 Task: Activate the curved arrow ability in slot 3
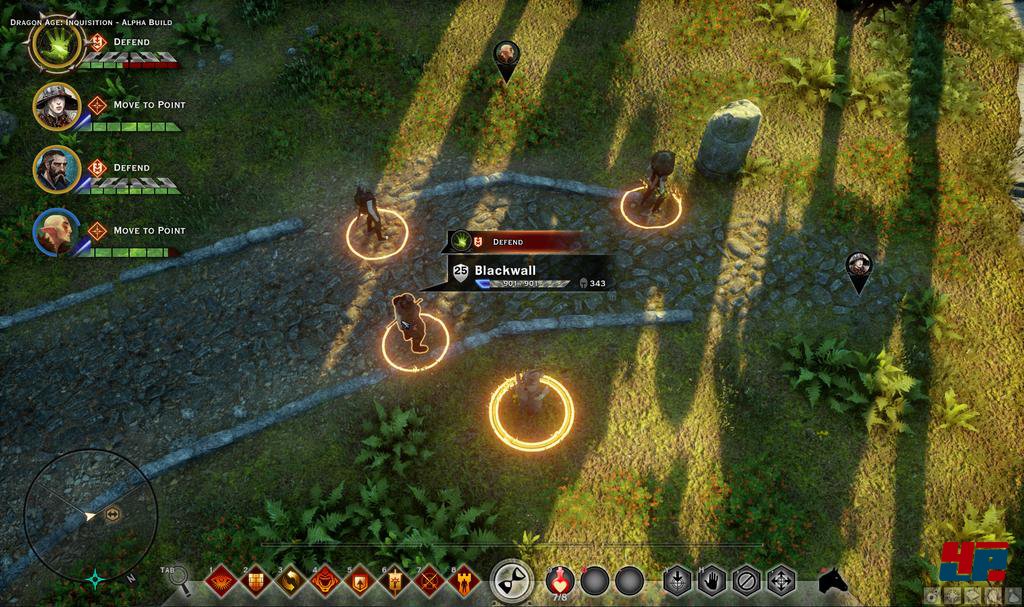pos(291,581)
